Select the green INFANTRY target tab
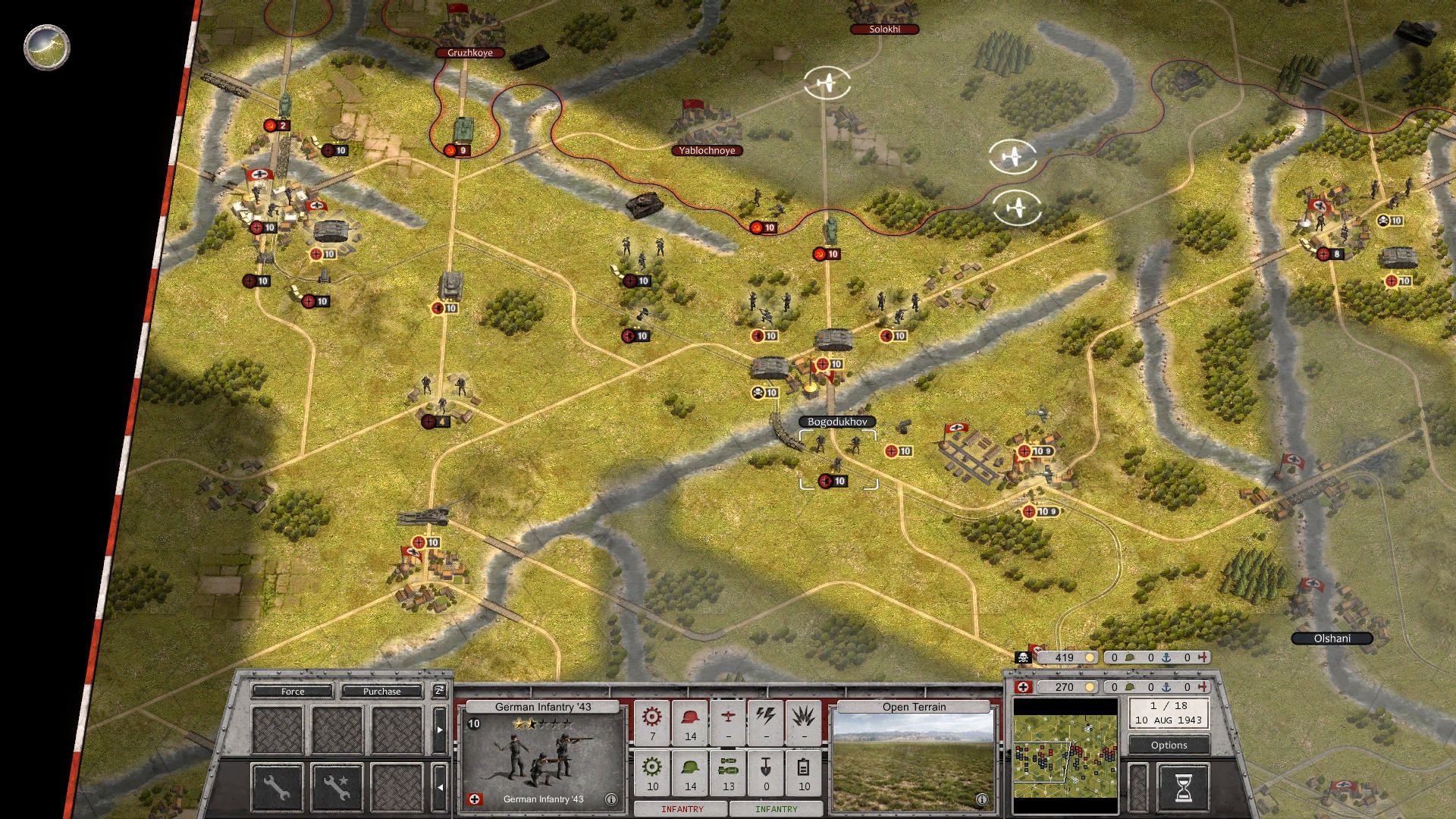Screen dimensions: 1456x819 [x=777, y=808]
